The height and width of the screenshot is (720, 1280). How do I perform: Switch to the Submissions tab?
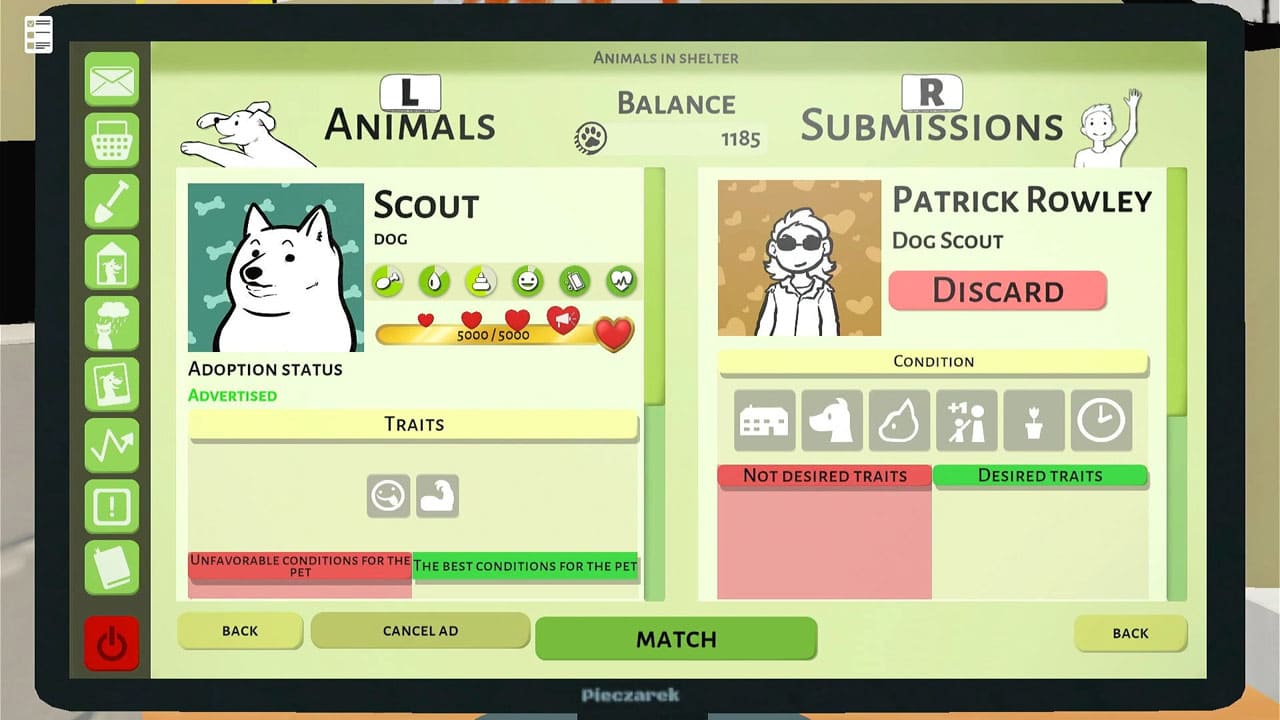[x=930, y=123]
